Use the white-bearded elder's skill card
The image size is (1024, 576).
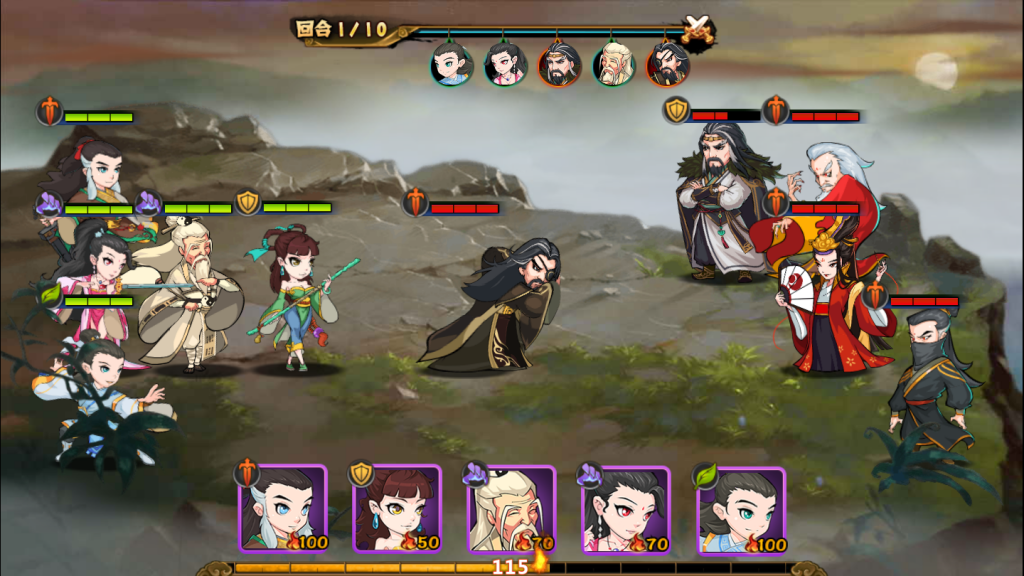(512, 509)
